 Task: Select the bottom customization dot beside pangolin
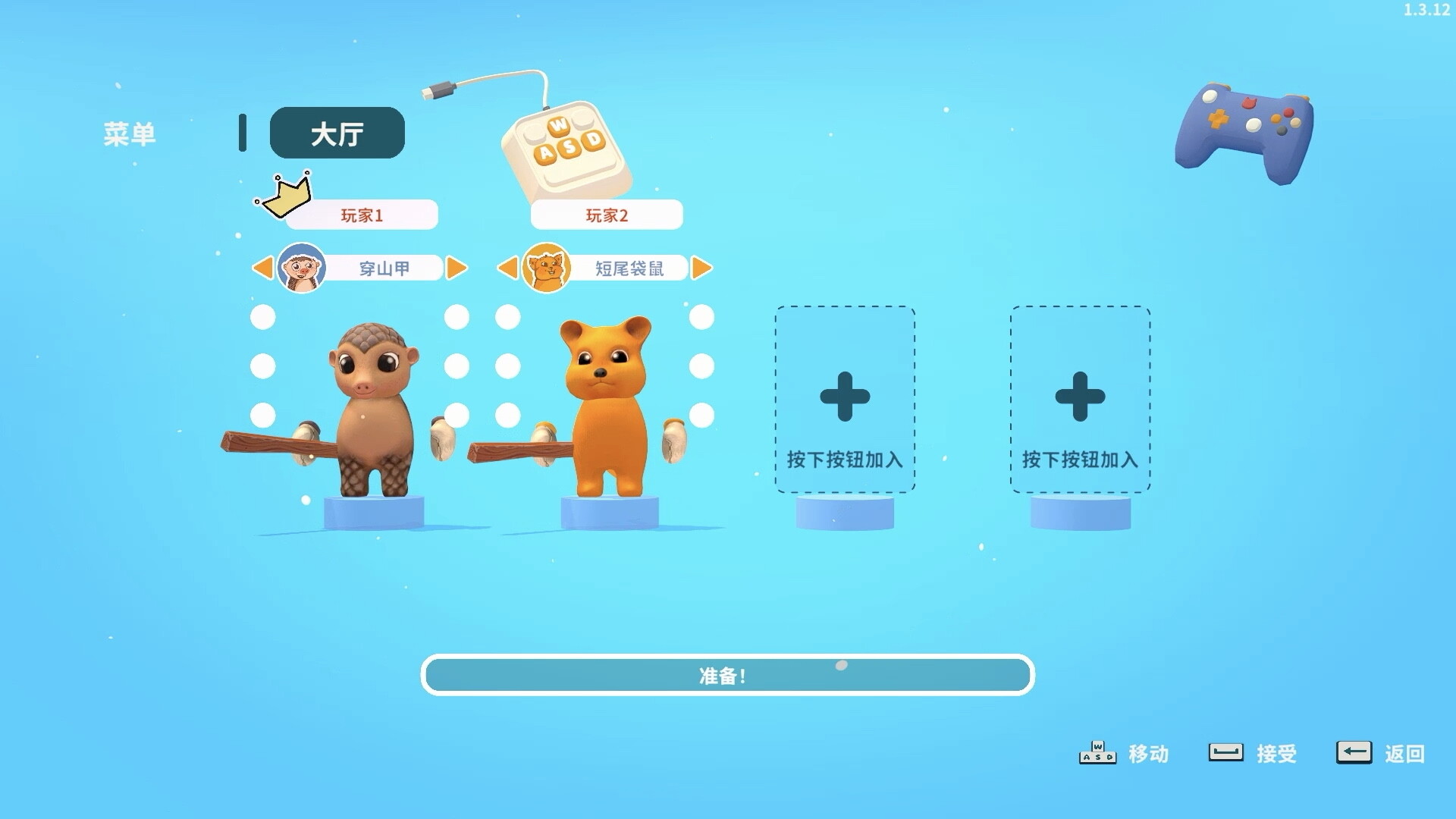[x=262, y=414]
